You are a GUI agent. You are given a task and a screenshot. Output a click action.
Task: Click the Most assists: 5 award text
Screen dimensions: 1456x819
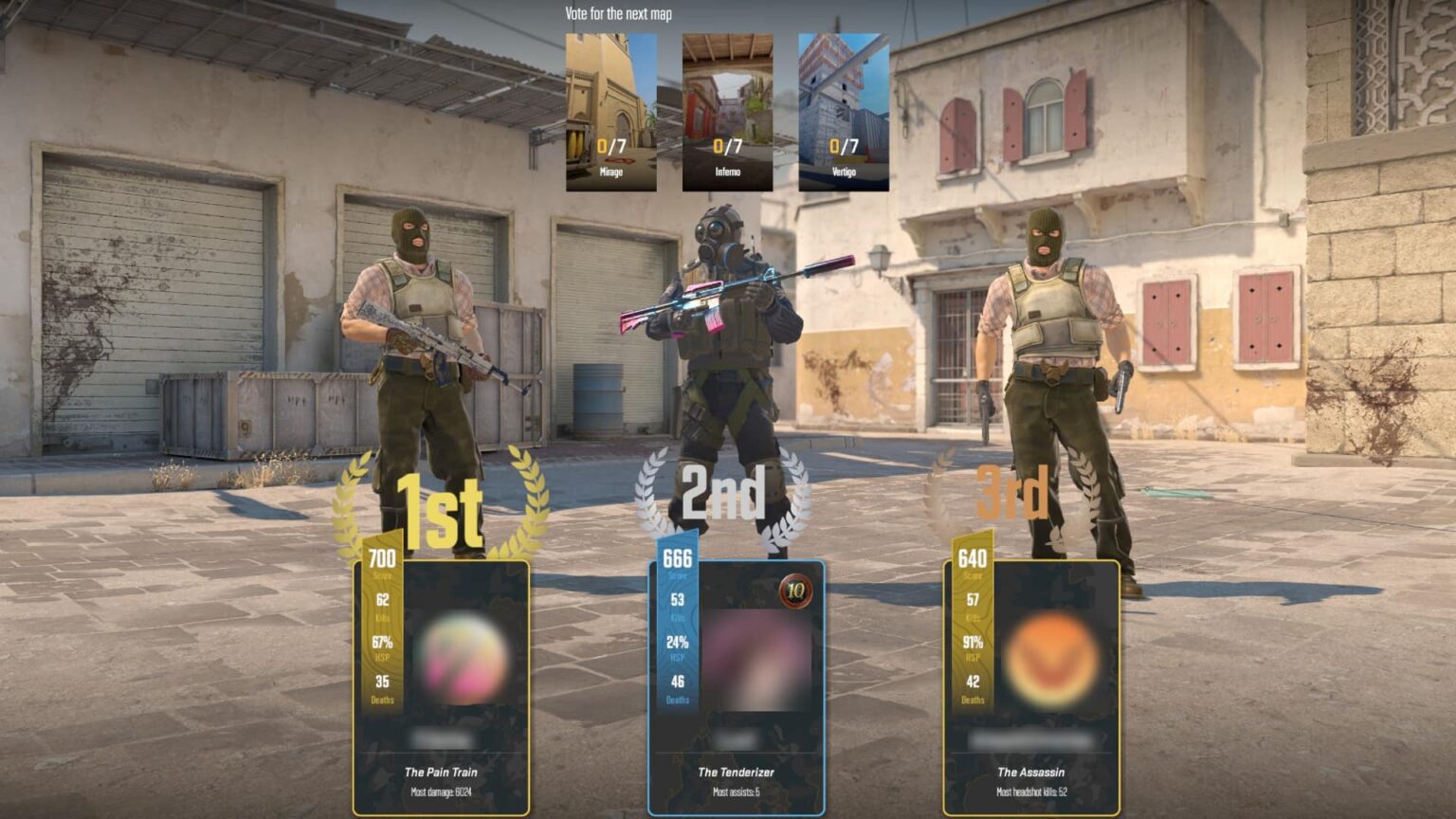pyautogui.click(x=738, y=791)
